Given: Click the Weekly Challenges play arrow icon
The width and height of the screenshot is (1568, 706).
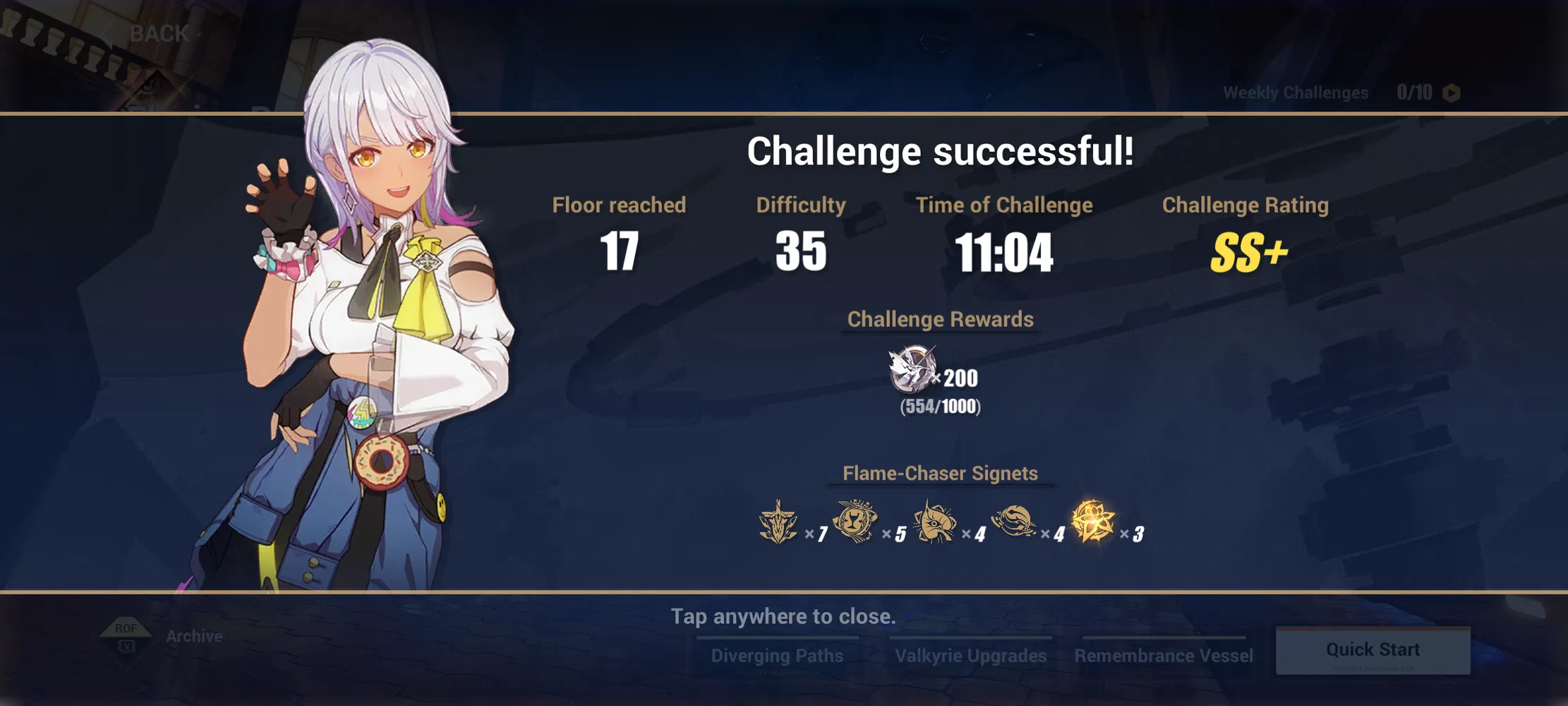Looking at the screenshot, I should pos(1452,92).
